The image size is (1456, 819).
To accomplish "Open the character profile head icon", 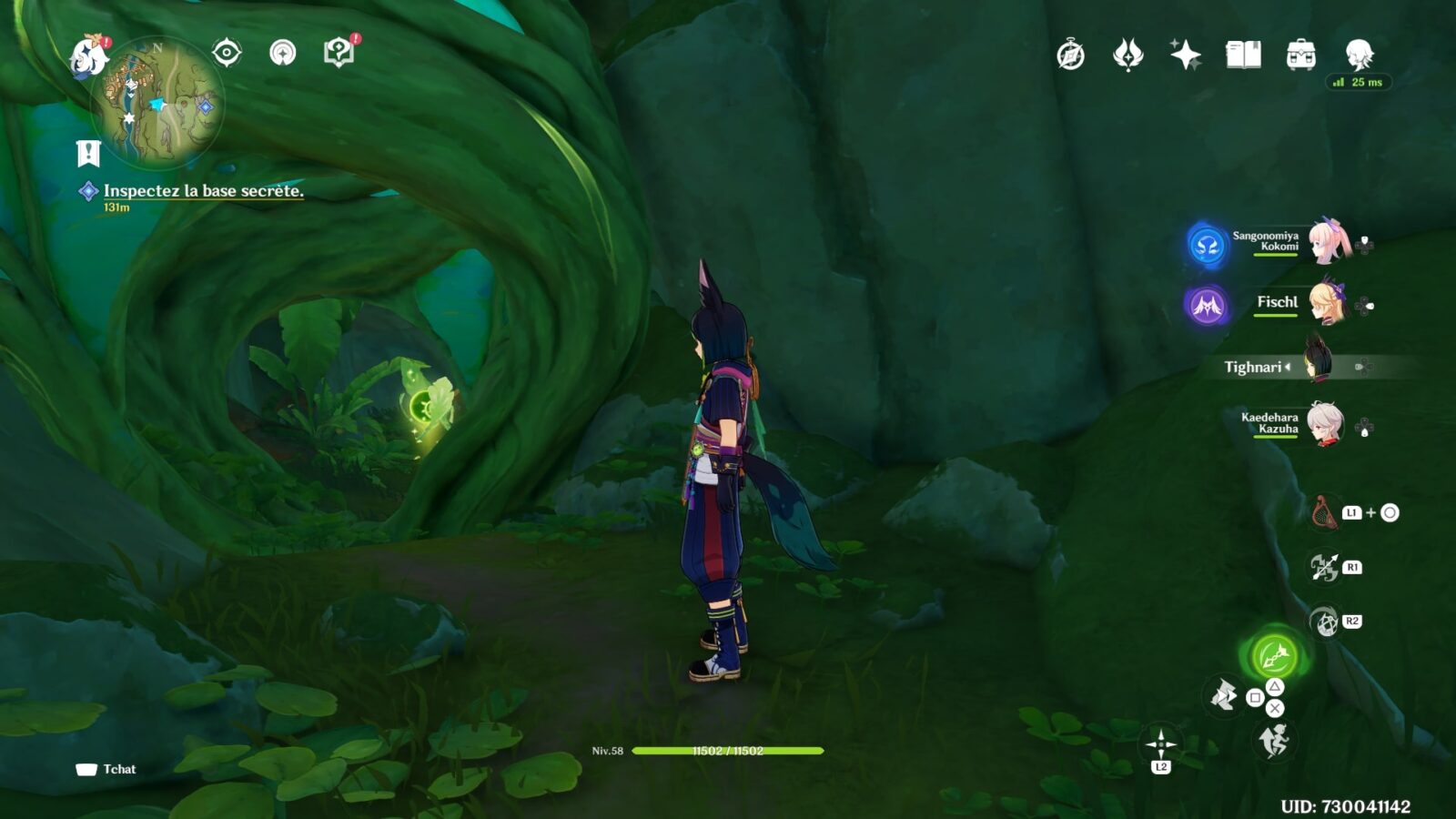I will [x=1359, y=56].
